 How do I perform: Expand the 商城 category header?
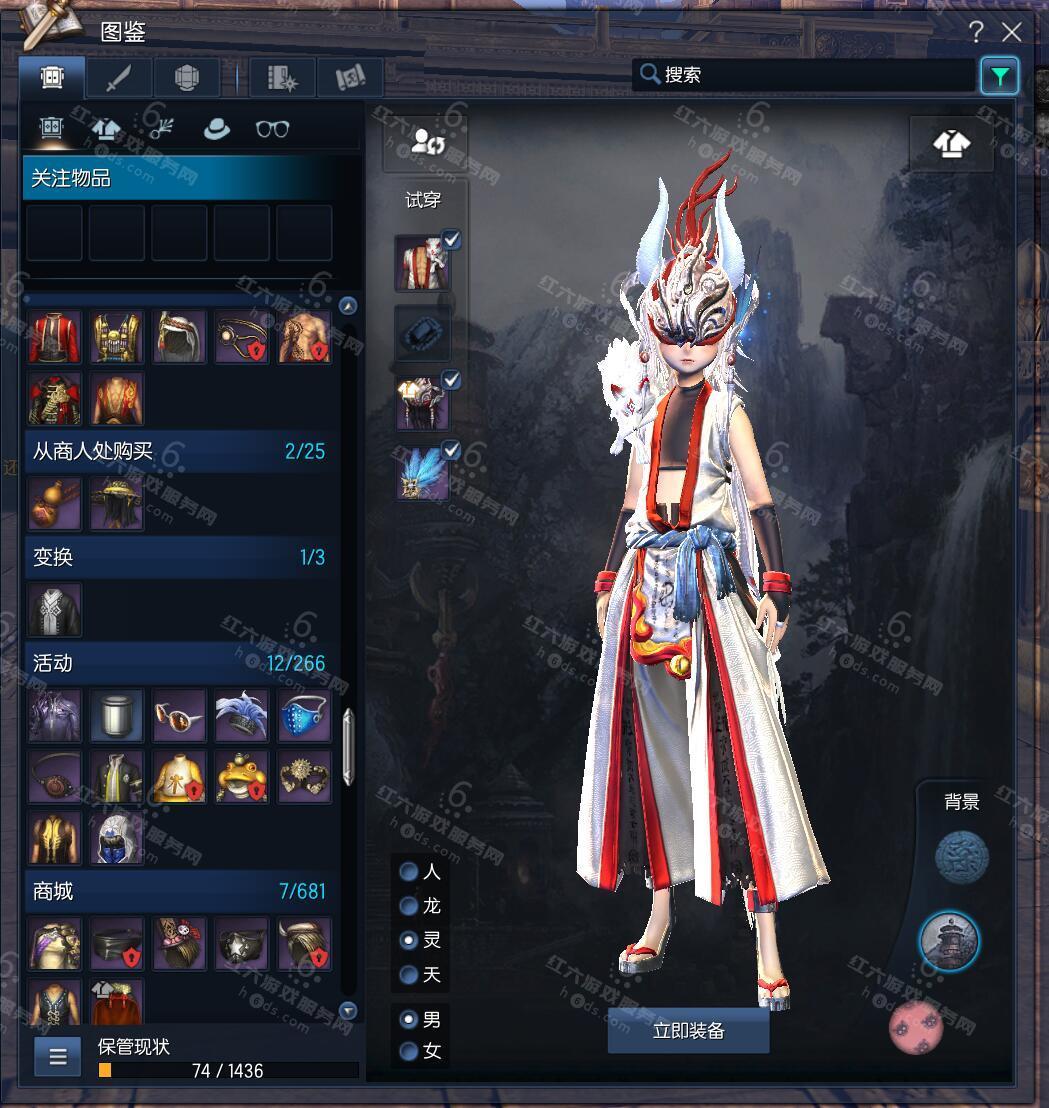coord(180,891)
